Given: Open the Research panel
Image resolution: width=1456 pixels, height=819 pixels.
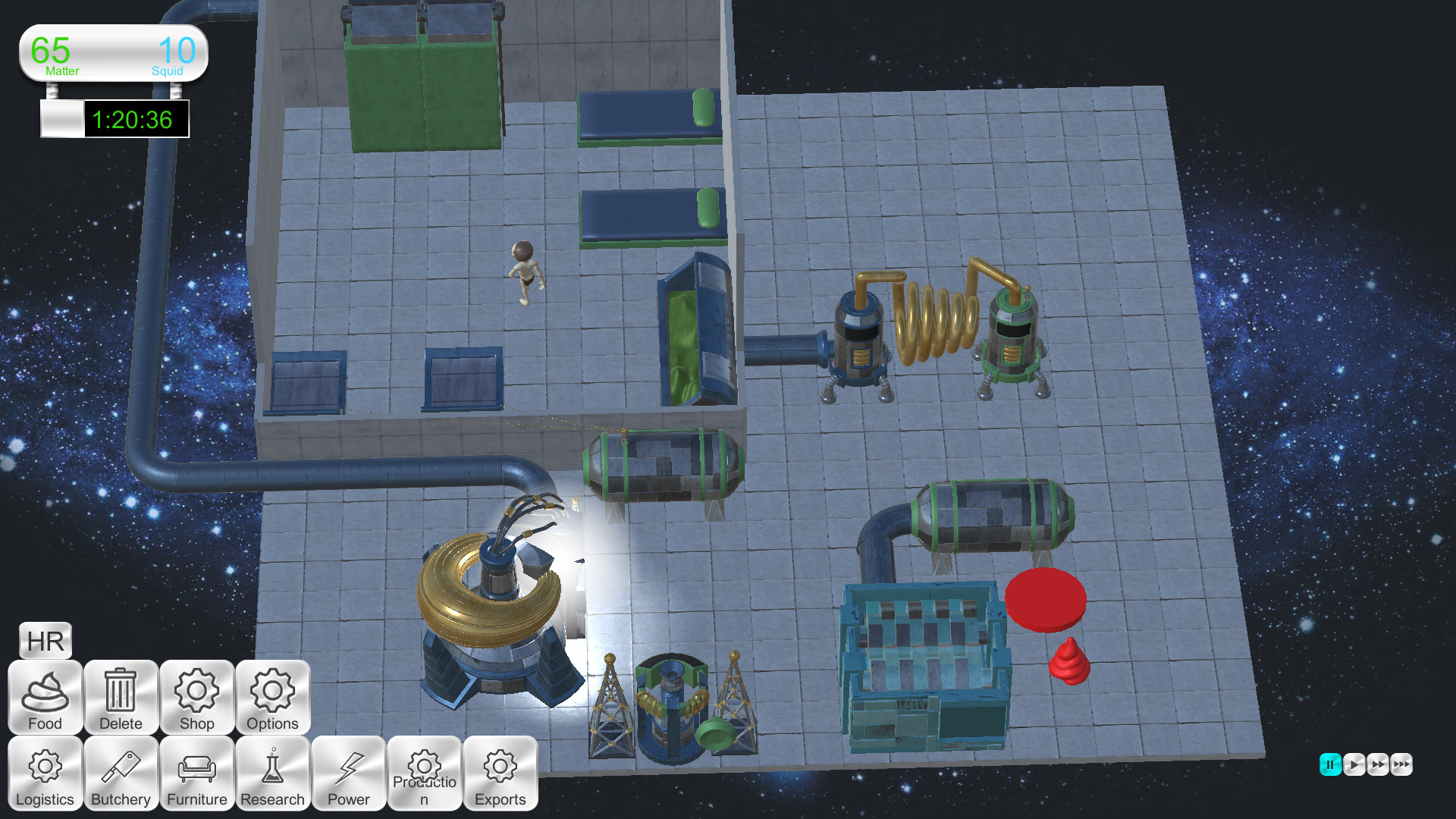Looking at the screenshot, I should (272, 773).
